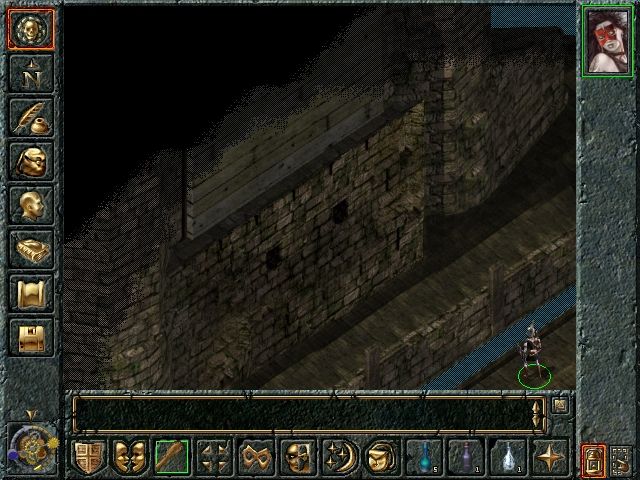Activate the crescent moon and stars ability
The image size is (640, 480).
[337, 458]
